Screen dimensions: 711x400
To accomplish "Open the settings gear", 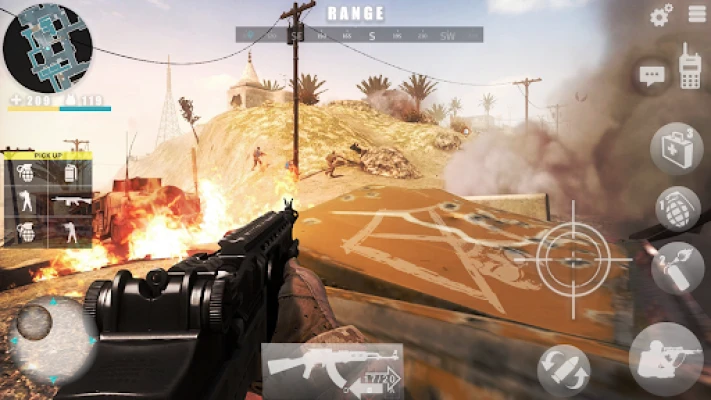I will click(x=661, y=15).
